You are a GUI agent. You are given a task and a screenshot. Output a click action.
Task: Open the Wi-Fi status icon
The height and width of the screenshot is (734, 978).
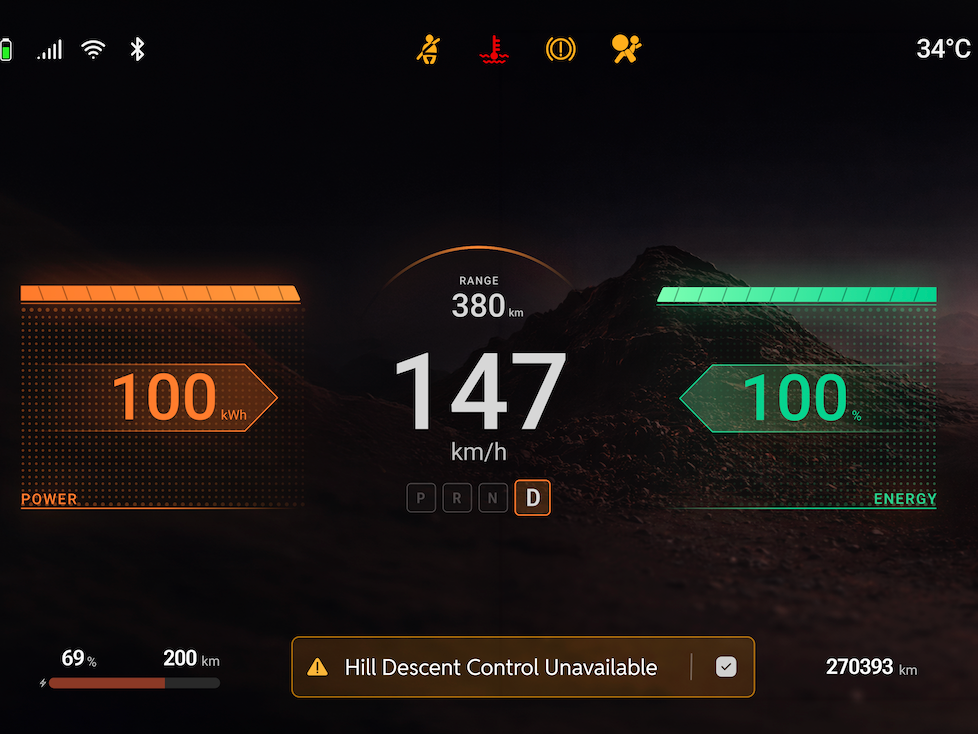(x=94, y=49)
